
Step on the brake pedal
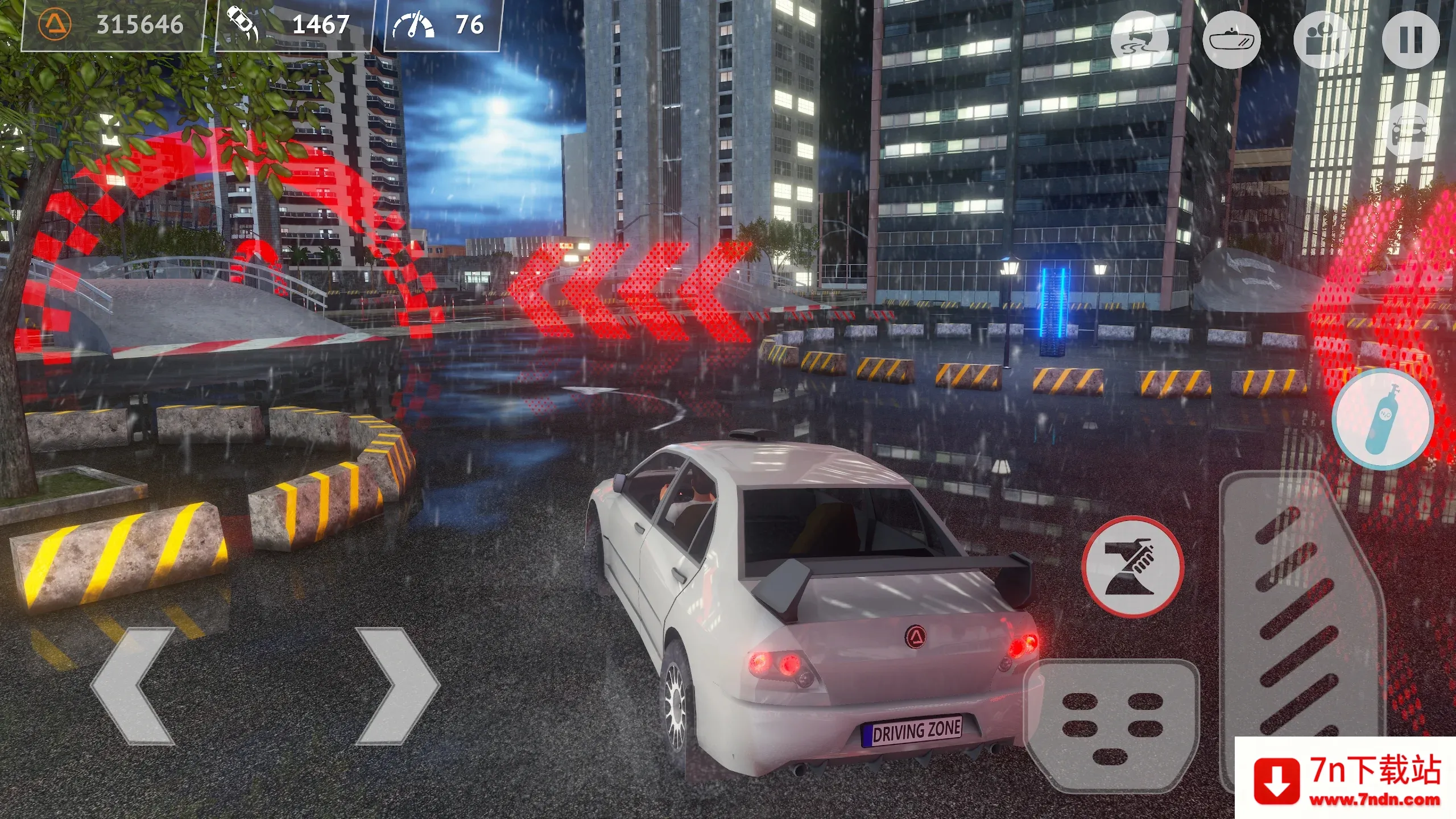[x=1112, y=725]
